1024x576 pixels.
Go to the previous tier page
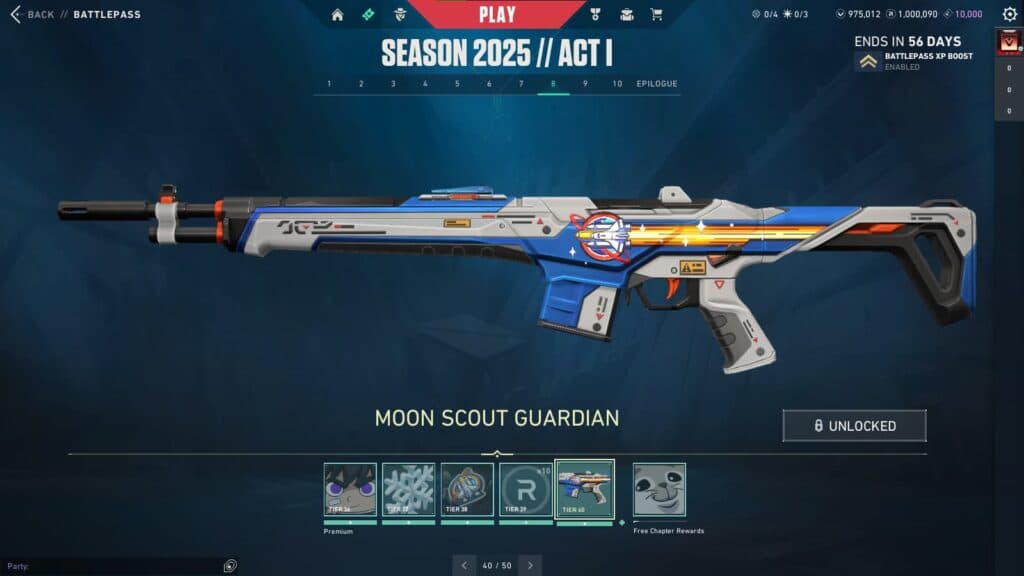(464, 565)
